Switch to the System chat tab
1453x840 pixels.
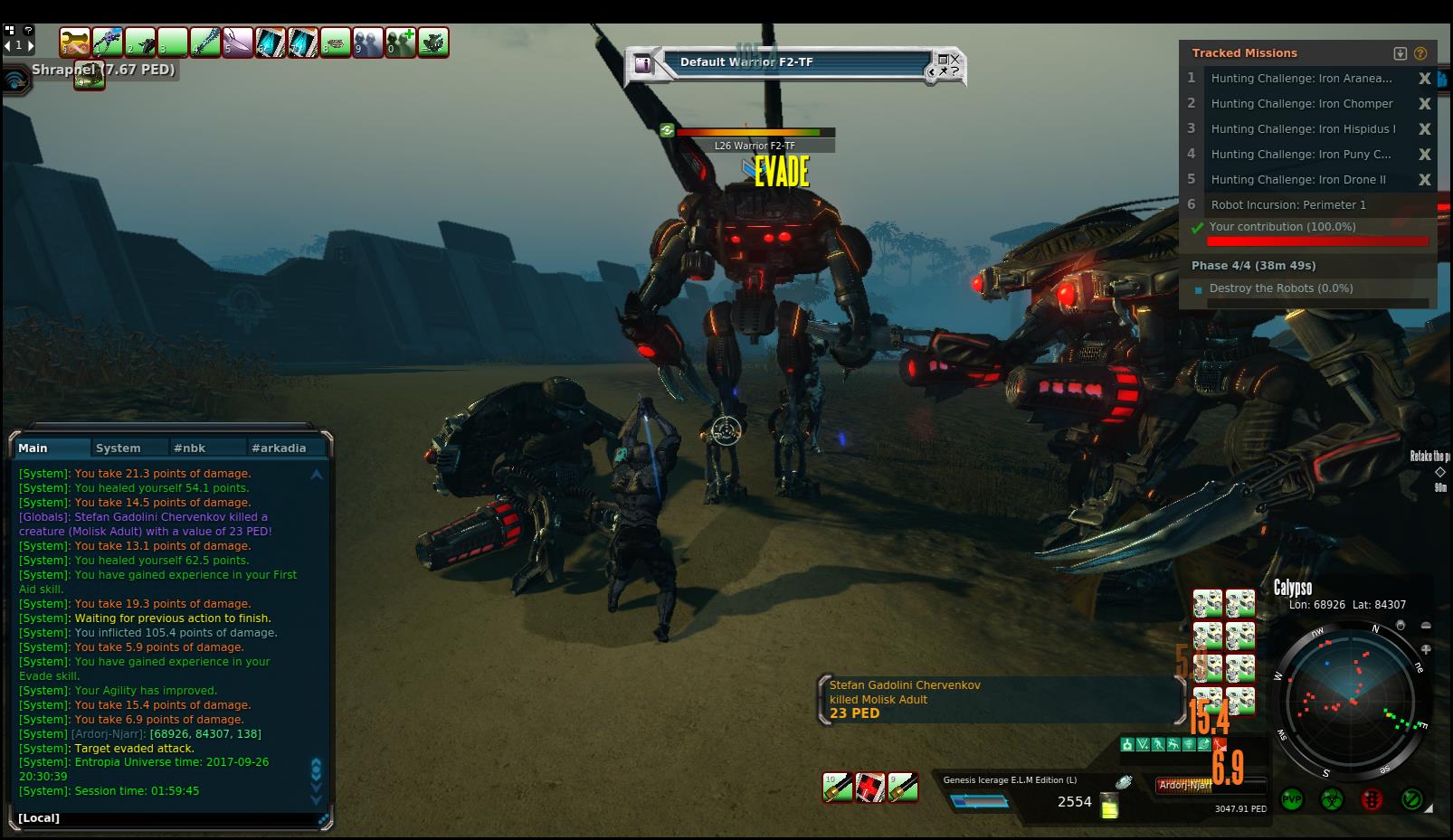coord(119,448)
